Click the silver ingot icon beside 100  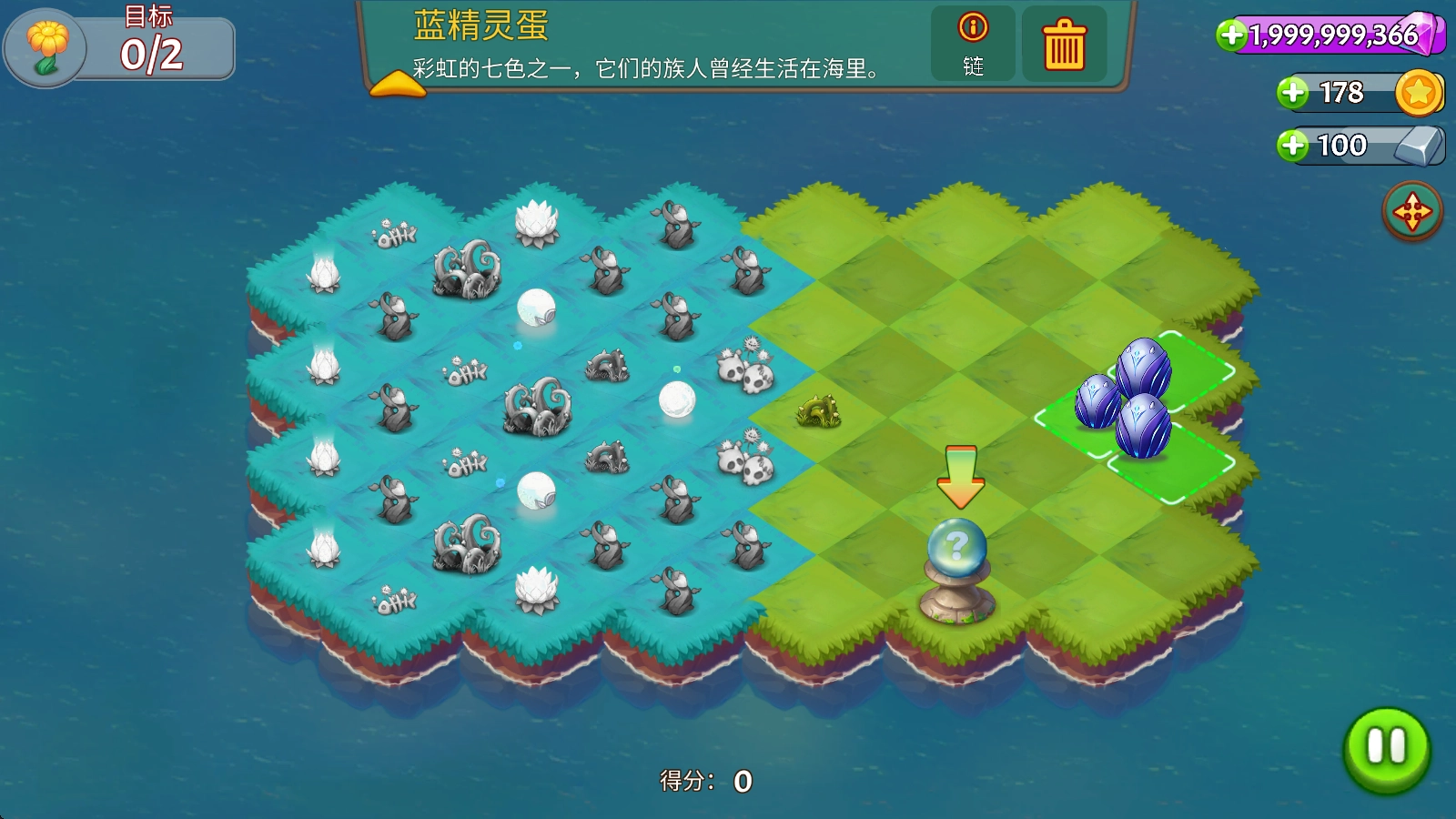coord(1416,144)
